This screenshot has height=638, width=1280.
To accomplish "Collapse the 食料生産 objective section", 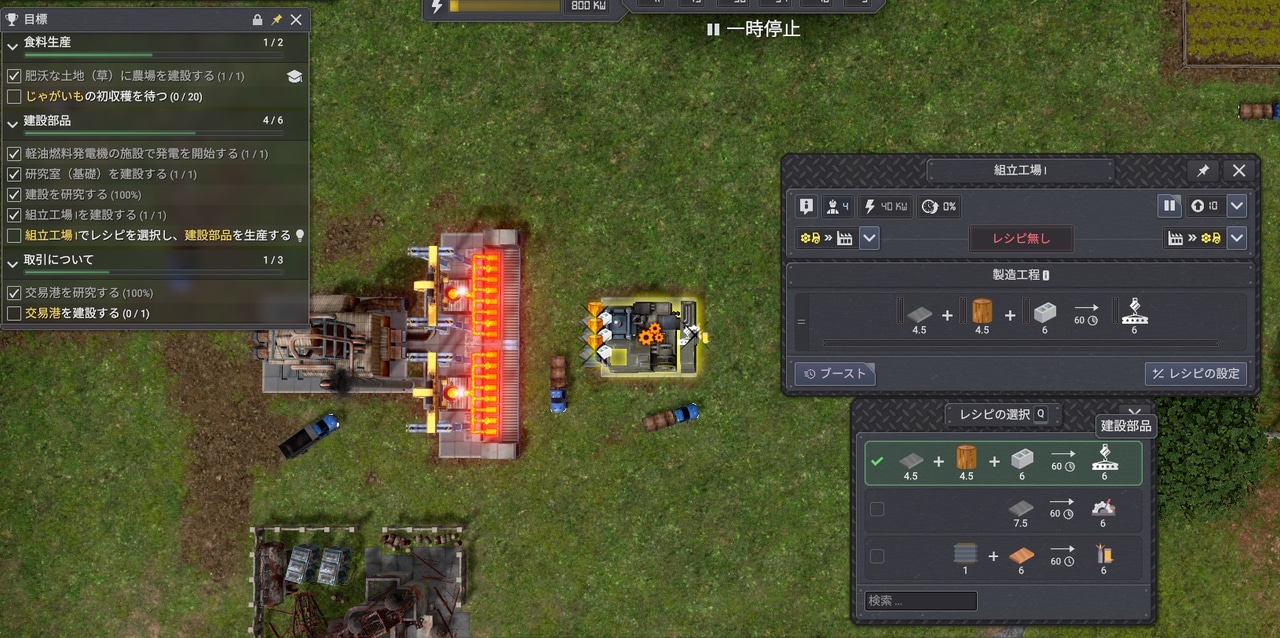I will point(13,43).
